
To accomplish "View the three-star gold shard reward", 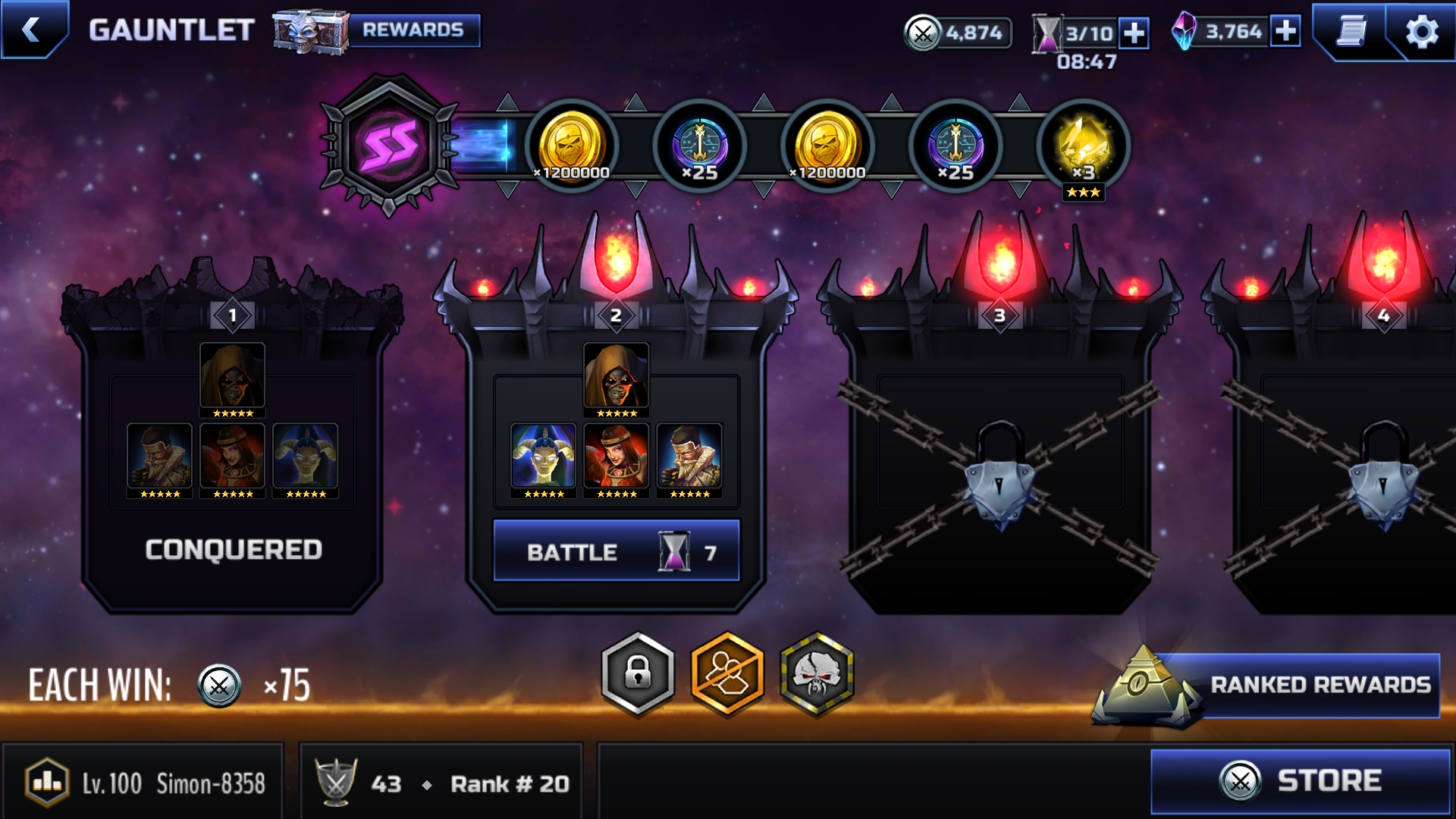I will coord(1083,146).
